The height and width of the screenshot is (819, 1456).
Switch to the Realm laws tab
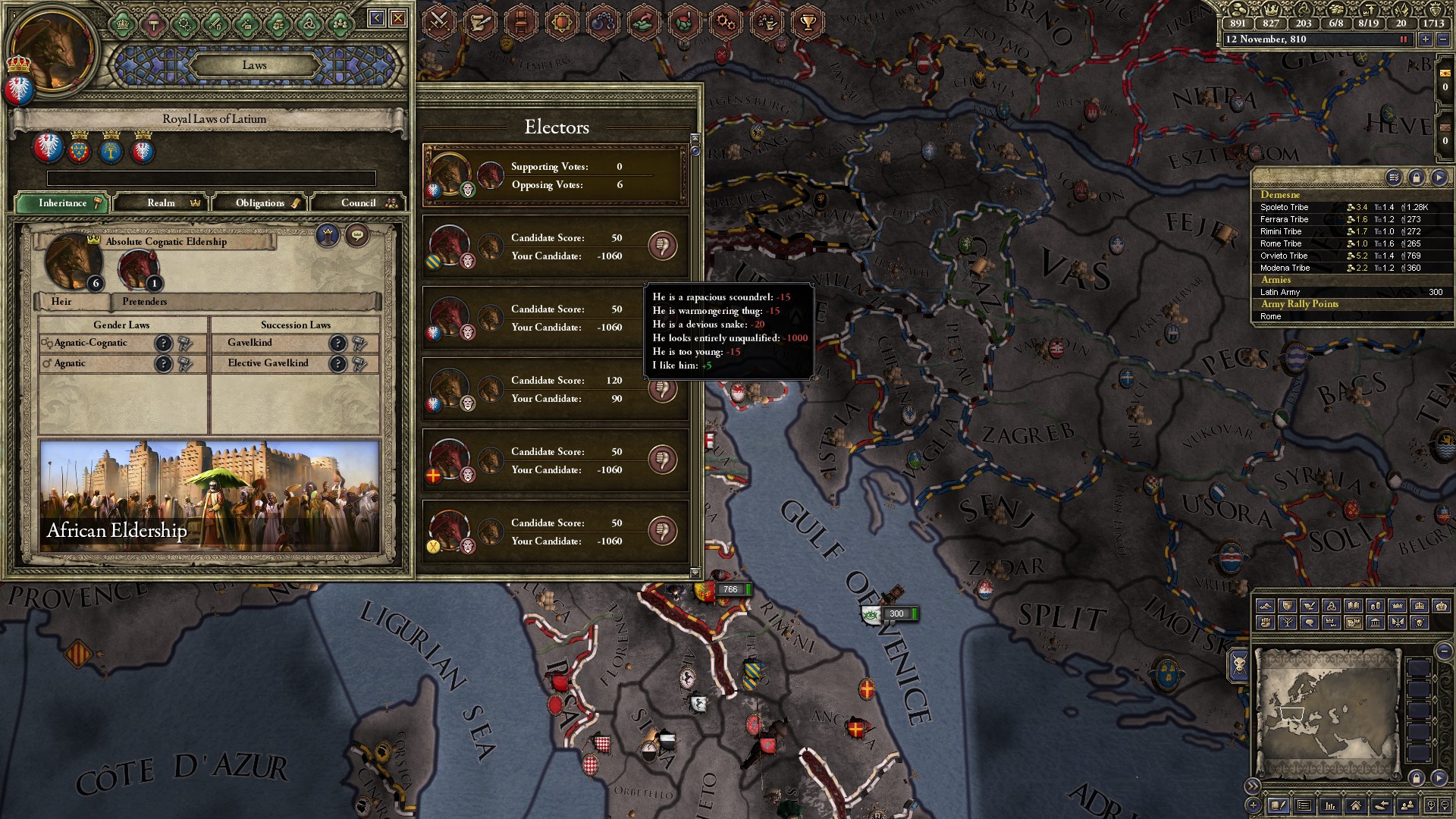[162, 202]
